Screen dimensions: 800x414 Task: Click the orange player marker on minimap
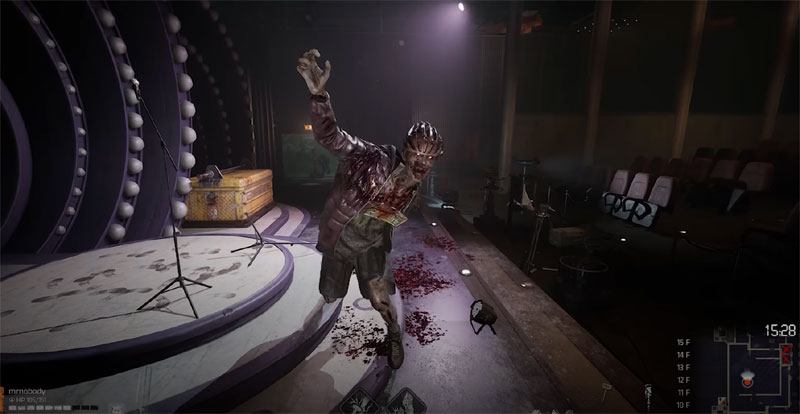pos(745,383)
